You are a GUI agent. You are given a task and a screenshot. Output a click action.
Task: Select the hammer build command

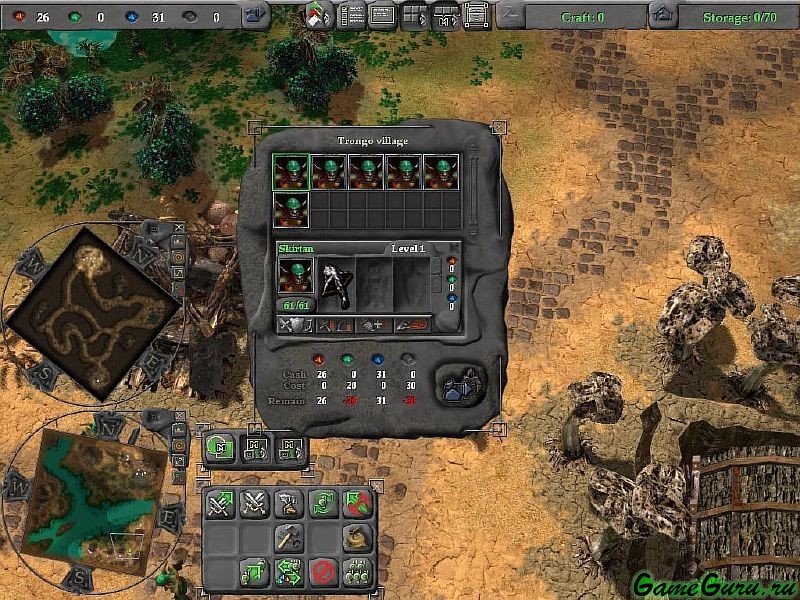pos(289,538)
